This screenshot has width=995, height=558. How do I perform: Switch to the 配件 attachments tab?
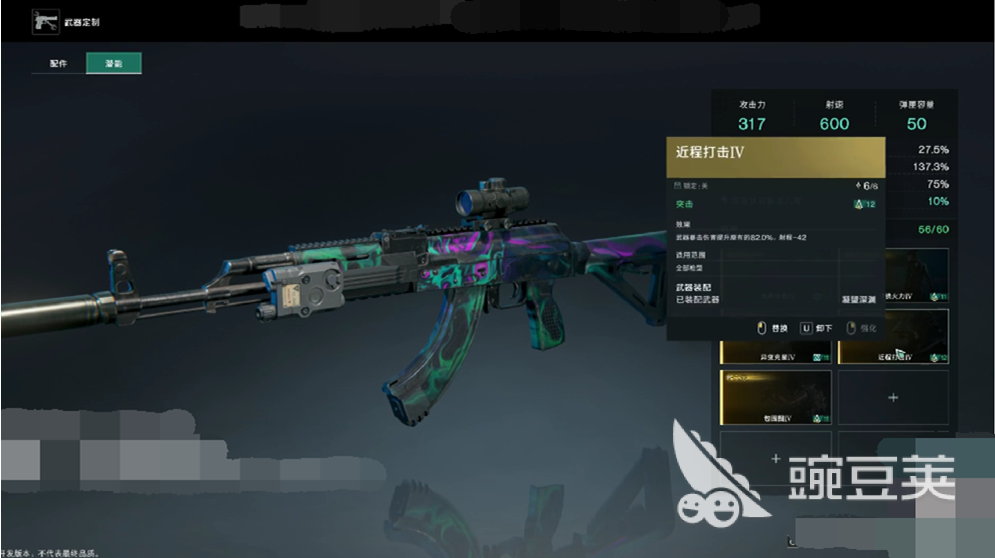click(x=58, y=64)
